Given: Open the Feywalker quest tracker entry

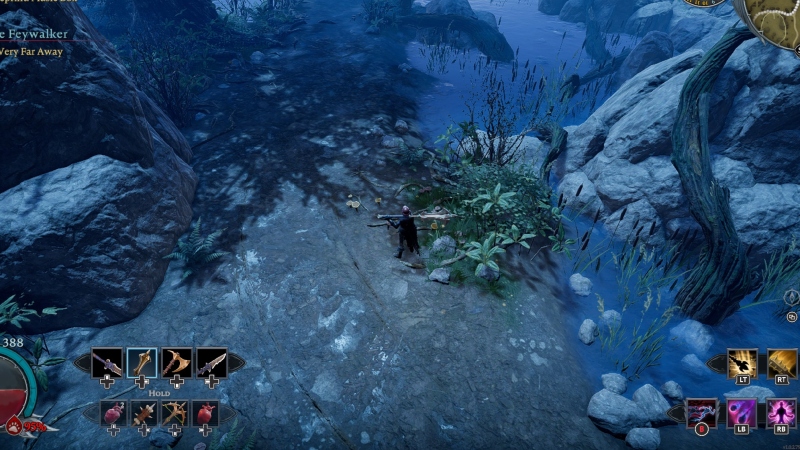Looking at the screenshot, I should 33,34.
